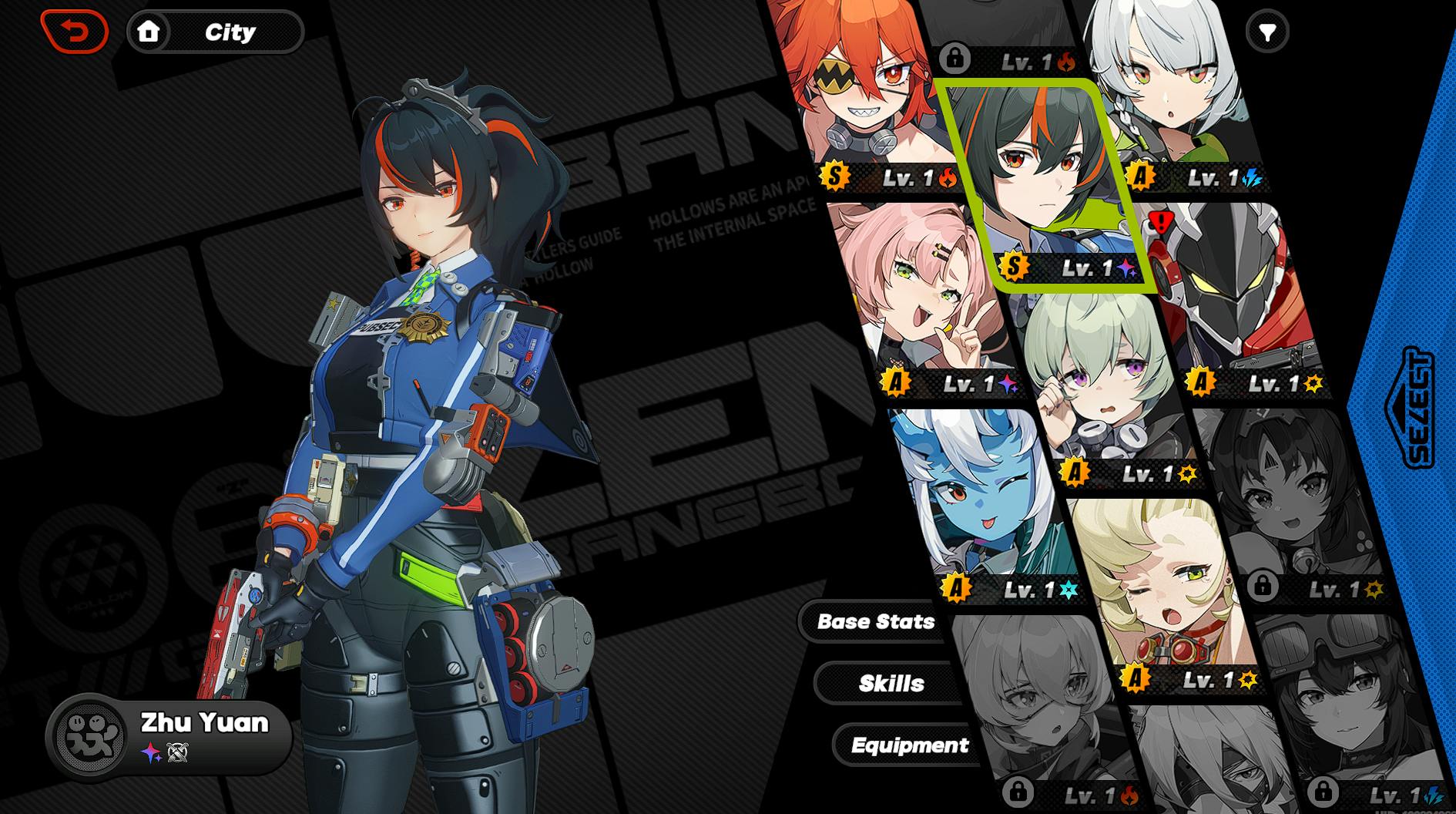Image resolution: width=1456 pixels, height=814 pixels.
Task: Open the Equipment section
Action: 909,745
